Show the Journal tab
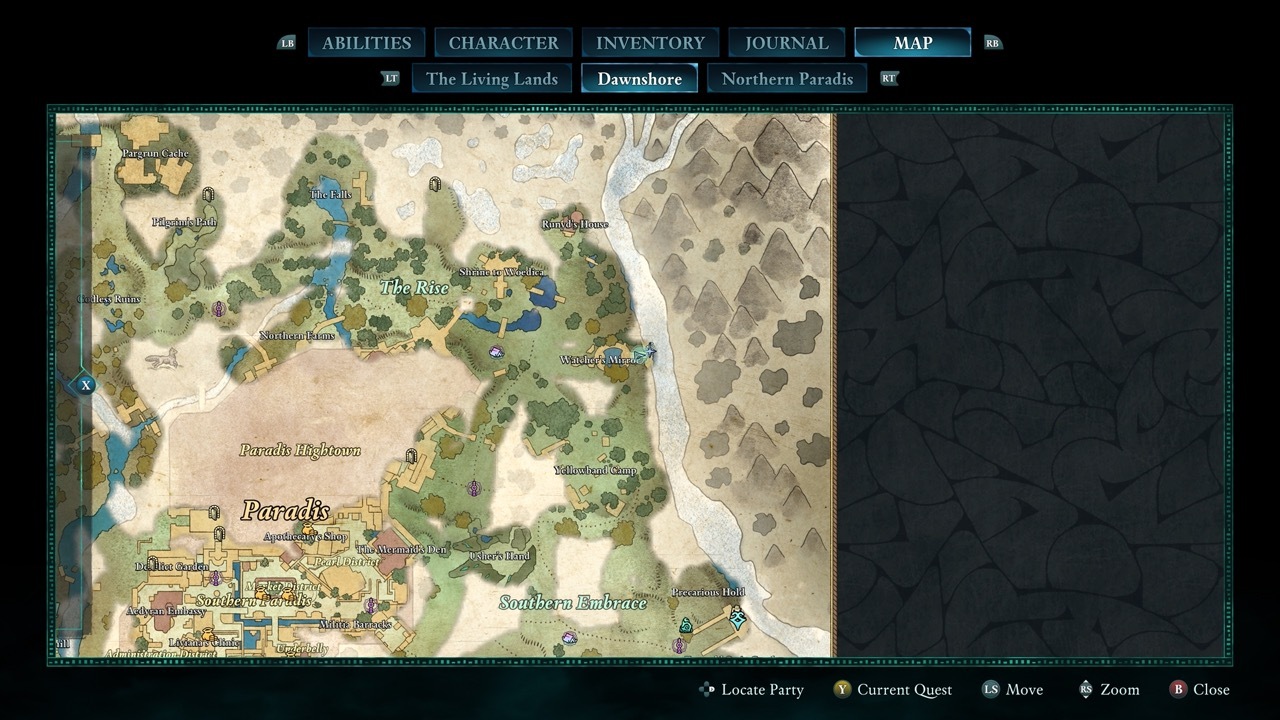The width and height of the screenshot is (1280, 720). click(787, 43)
